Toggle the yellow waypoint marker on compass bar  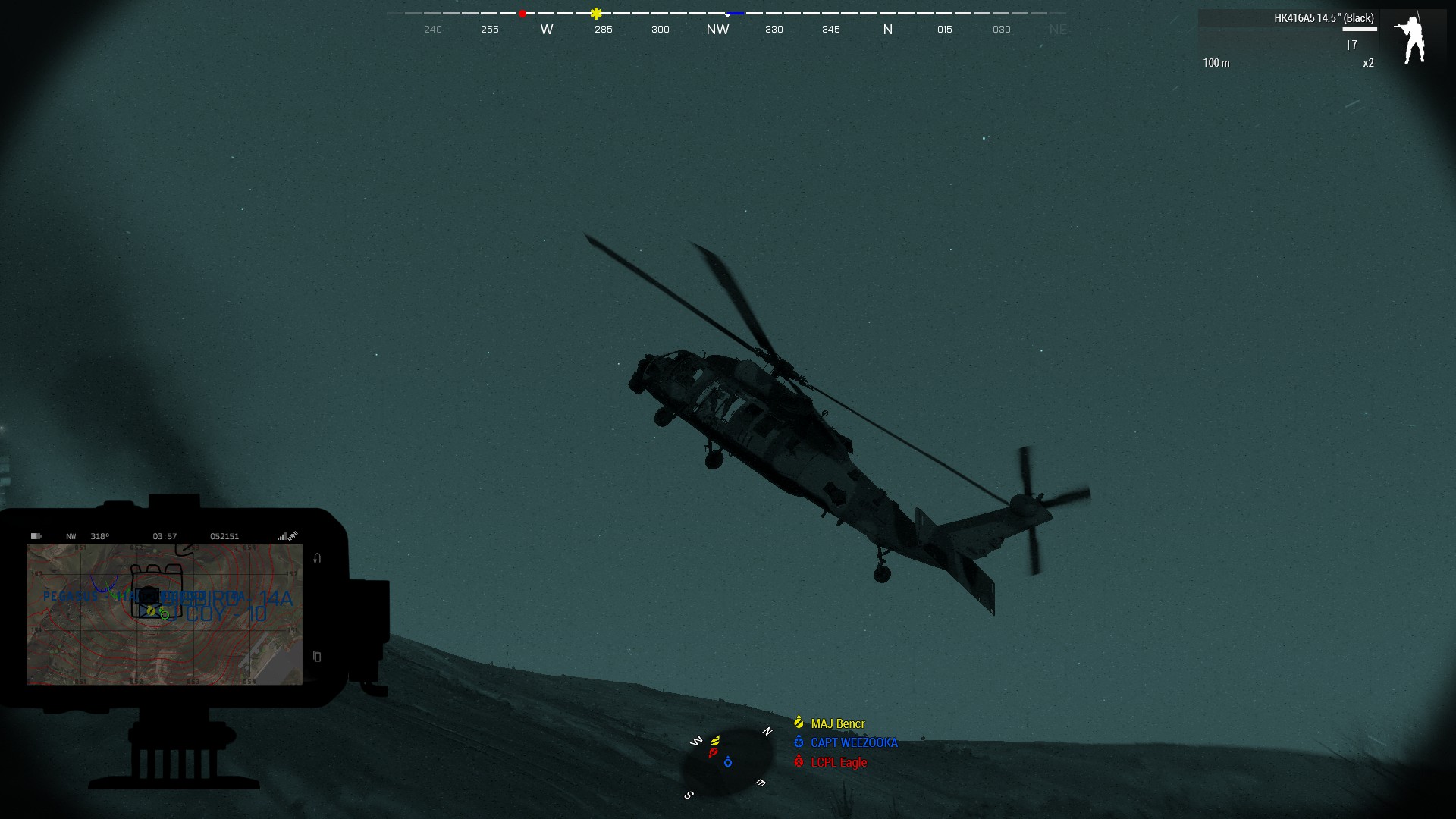click(x=596, y=13)
